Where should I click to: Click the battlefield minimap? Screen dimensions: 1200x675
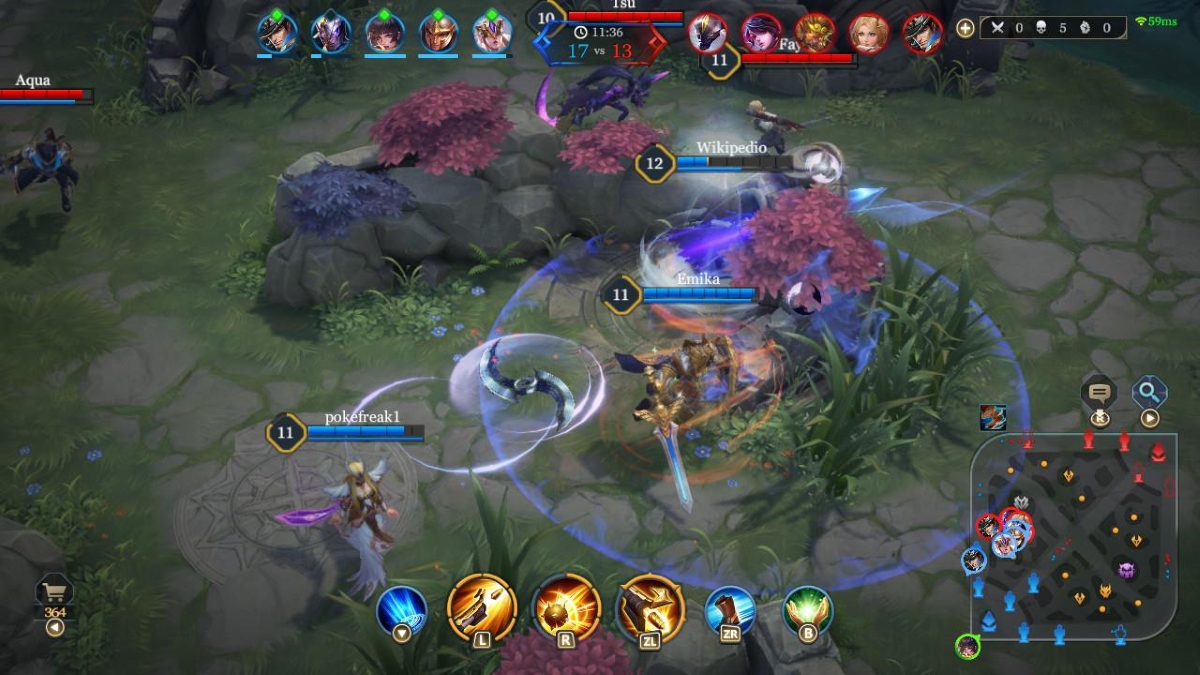1072,538
